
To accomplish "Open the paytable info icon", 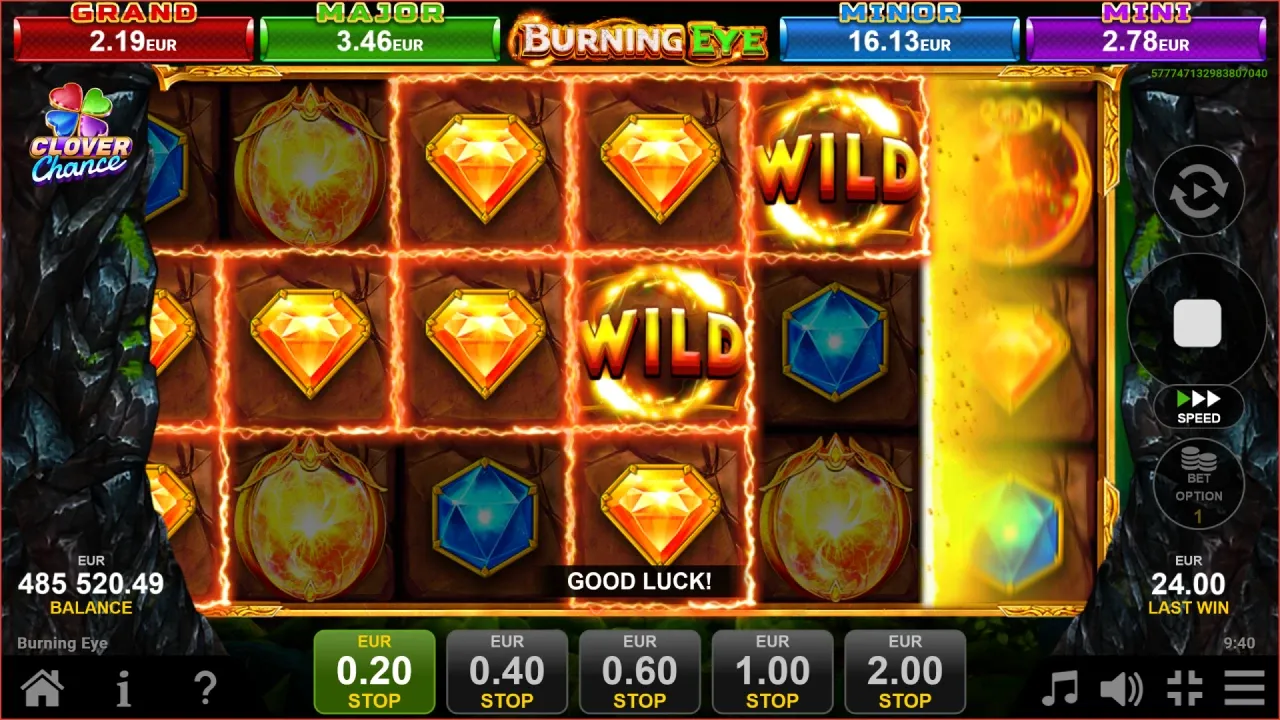I will click(x=123, y=688).
